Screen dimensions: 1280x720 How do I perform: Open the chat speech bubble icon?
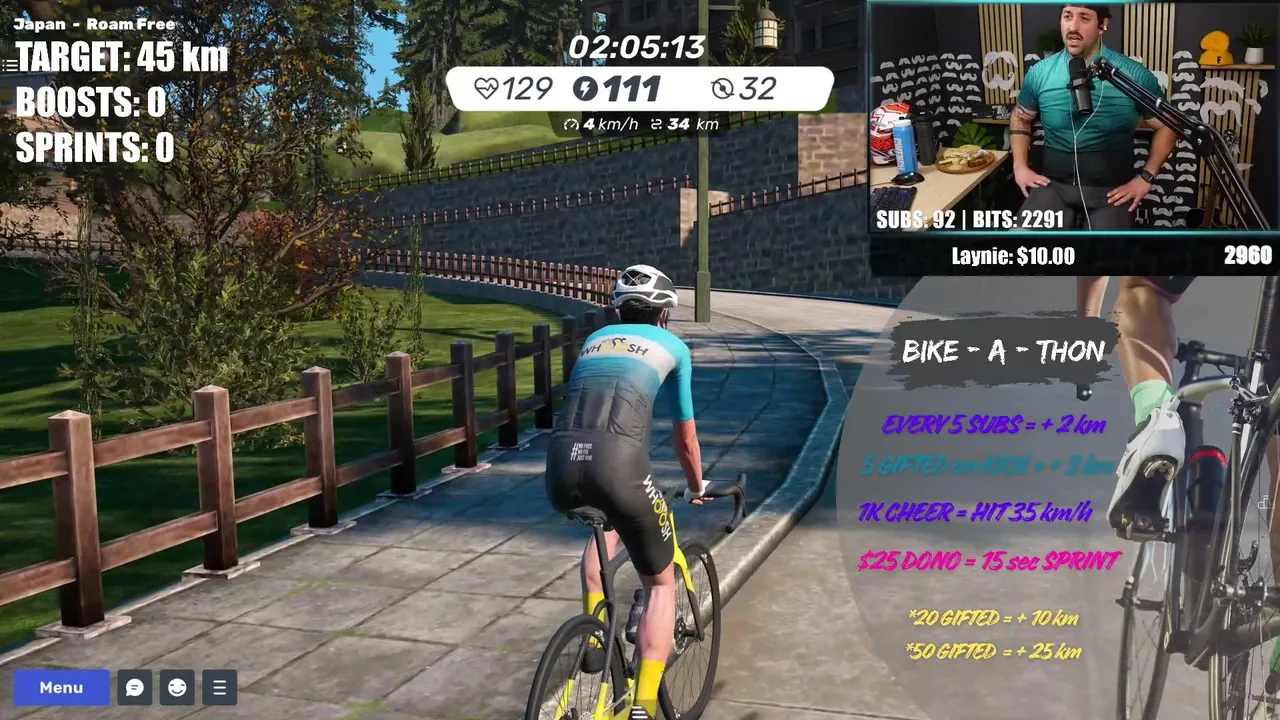coord(135,688)
